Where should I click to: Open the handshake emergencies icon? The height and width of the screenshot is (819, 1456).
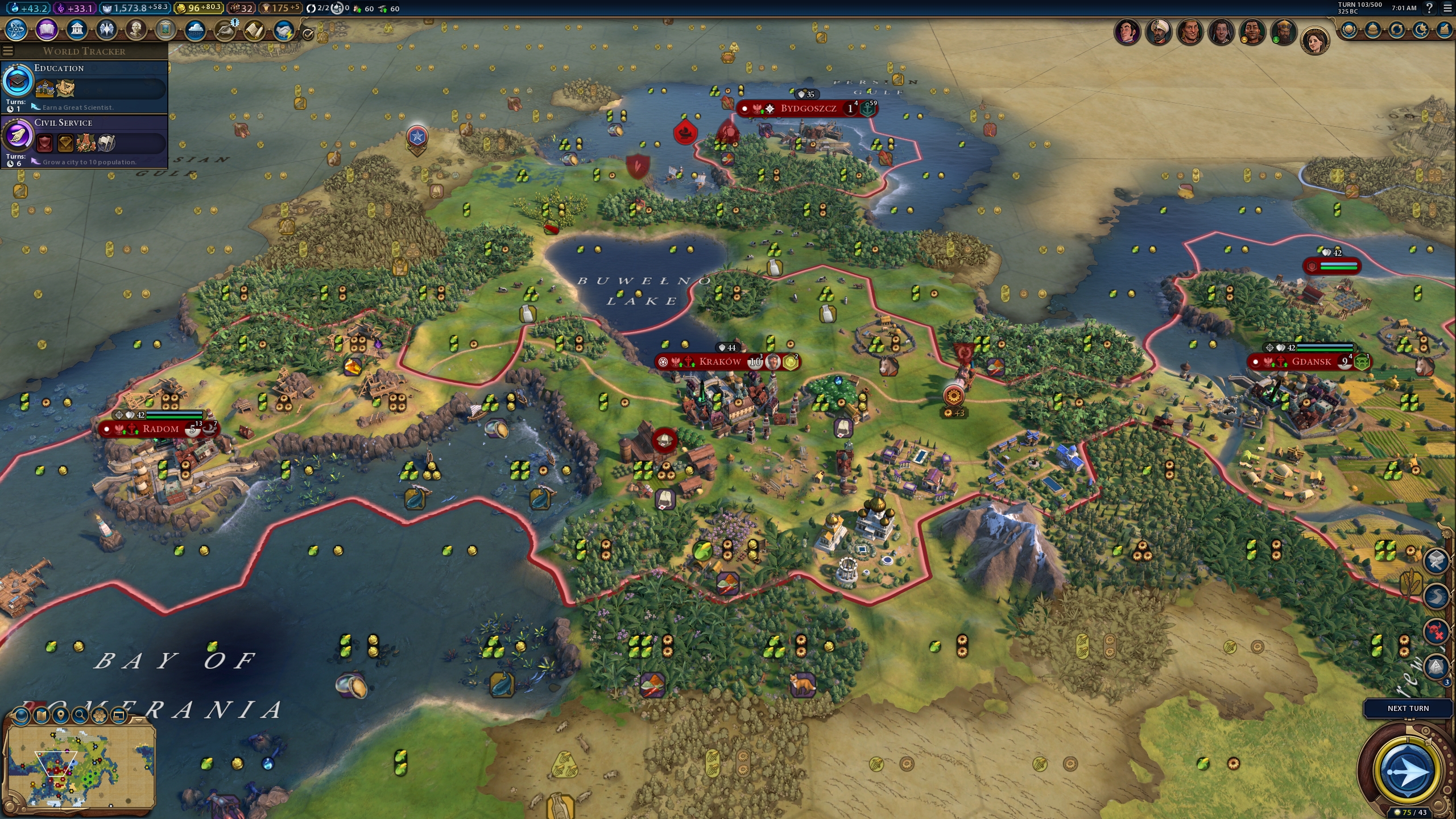click(x=283, y=30)
